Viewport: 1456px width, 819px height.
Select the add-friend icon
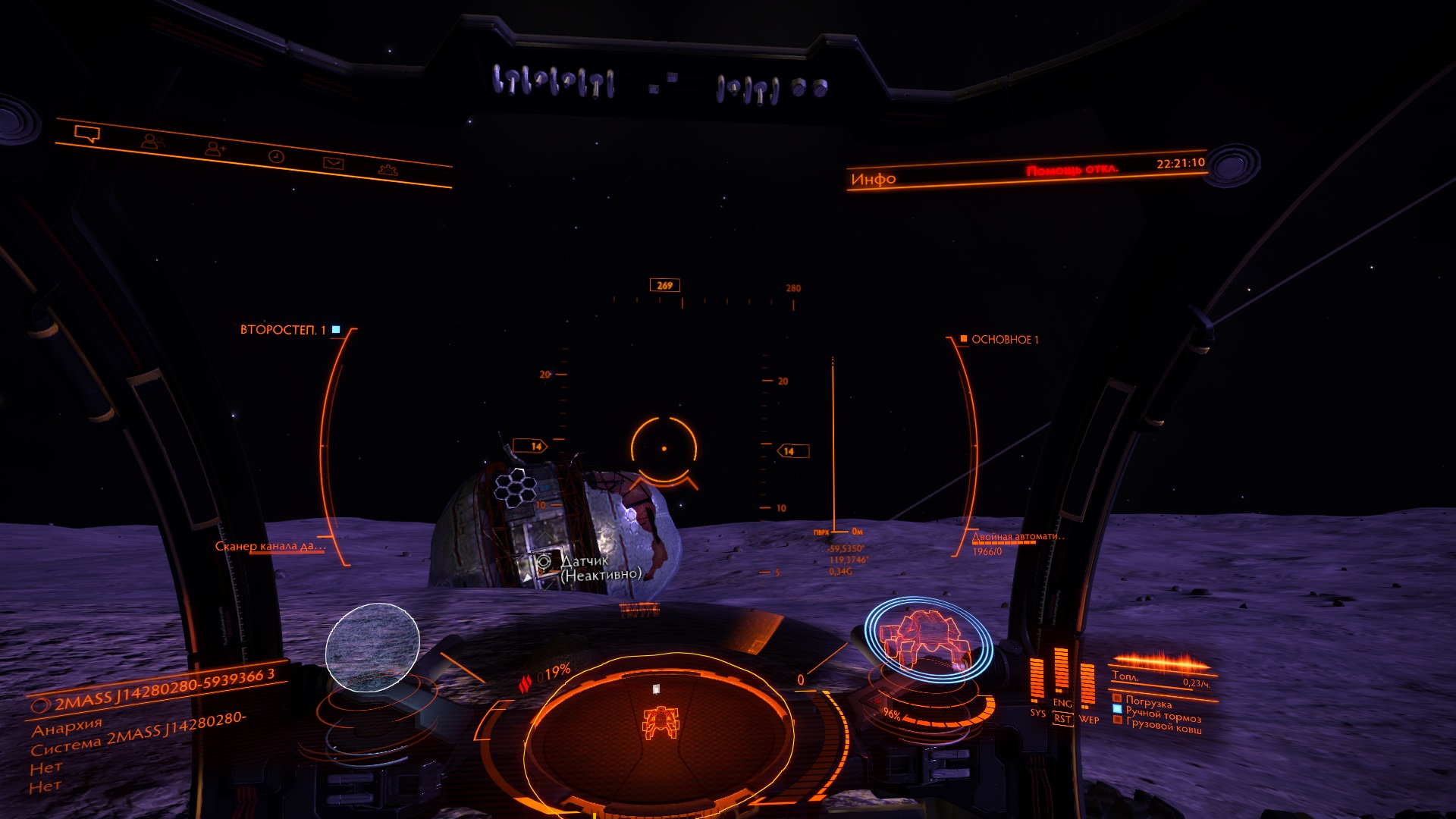pos(215,149)
